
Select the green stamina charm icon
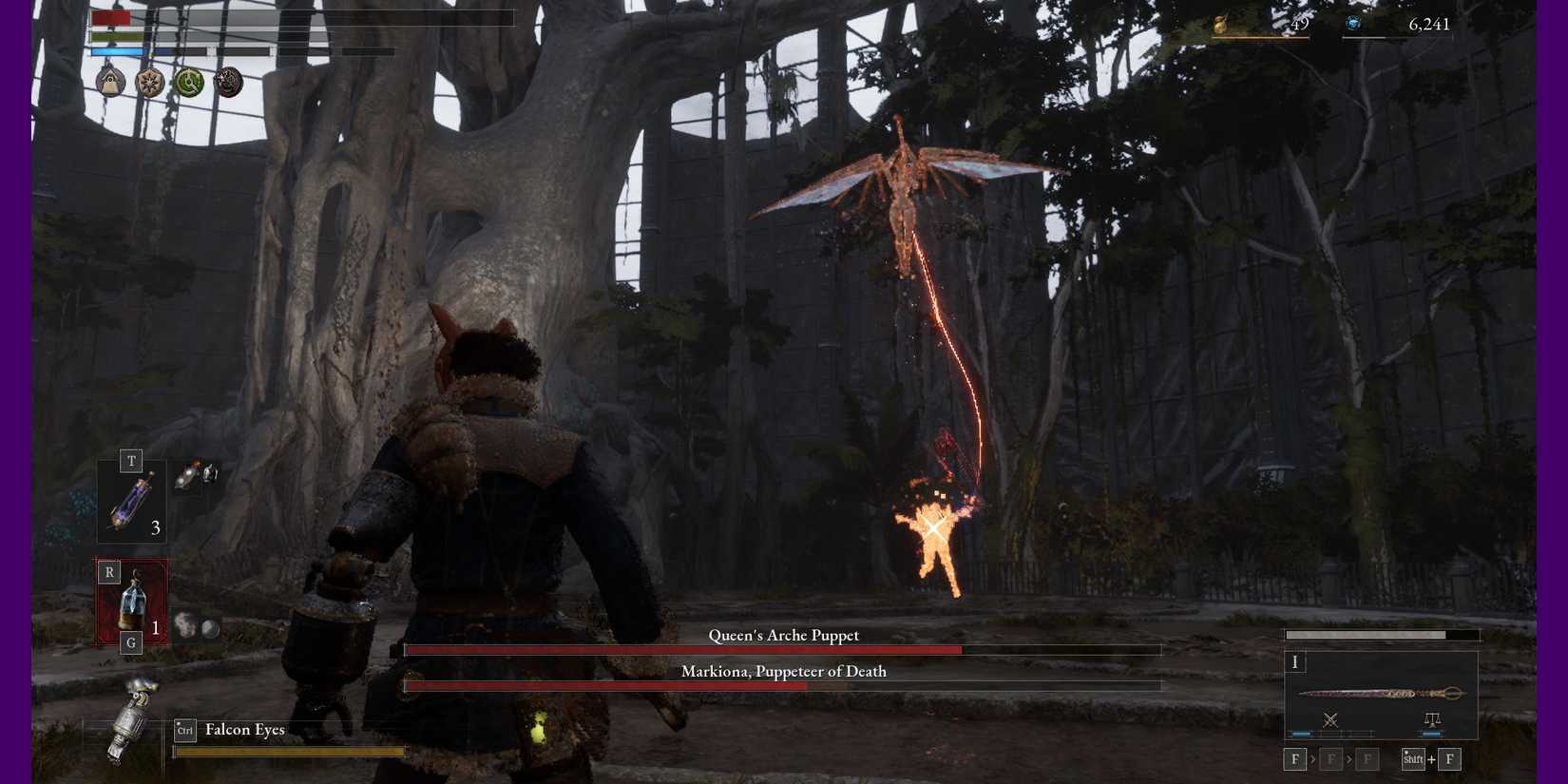(187, 84)
